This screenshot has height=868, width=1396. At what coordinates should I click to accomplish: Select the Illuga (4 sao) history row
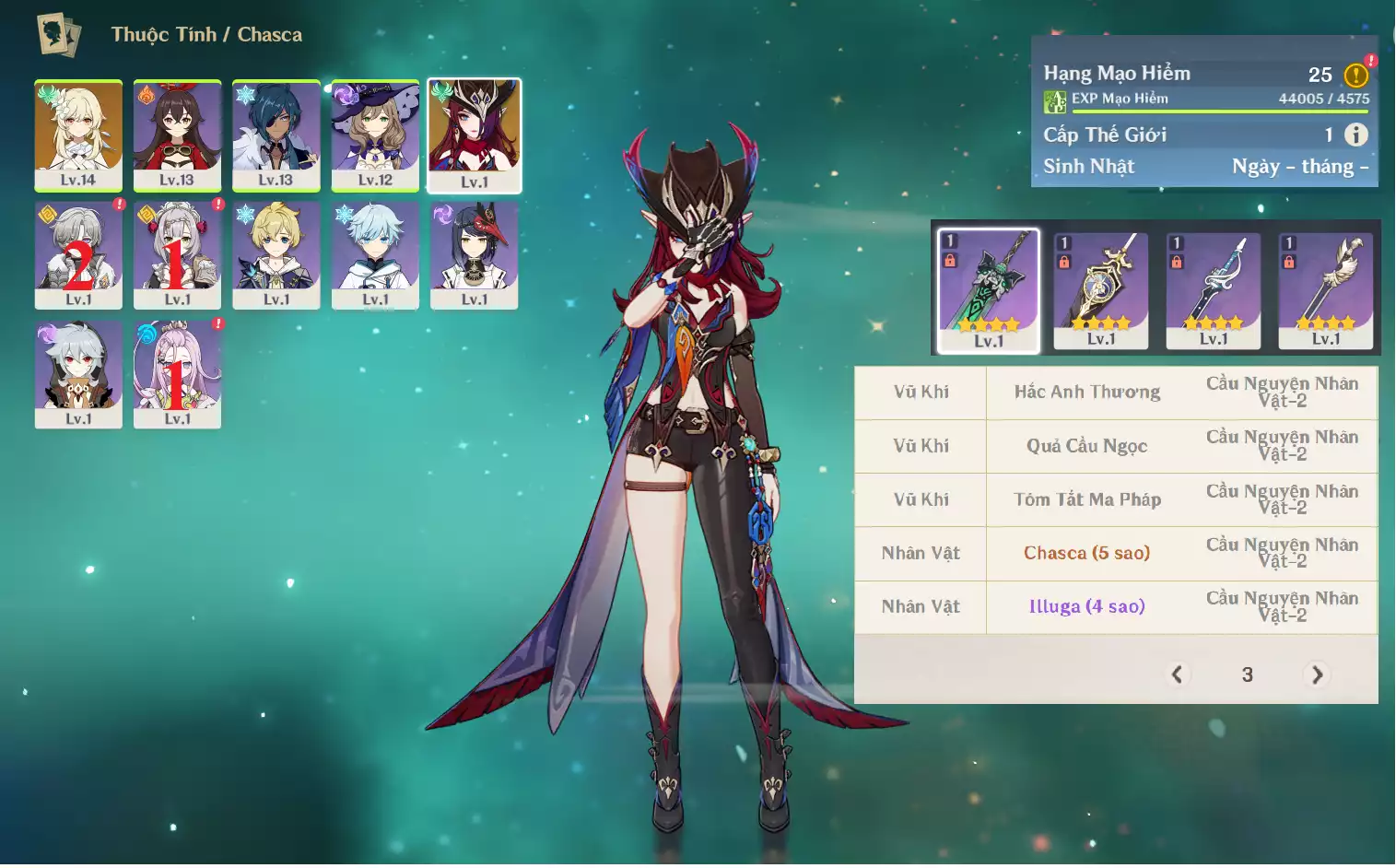pyautogui.click(x=1086, y=606)
